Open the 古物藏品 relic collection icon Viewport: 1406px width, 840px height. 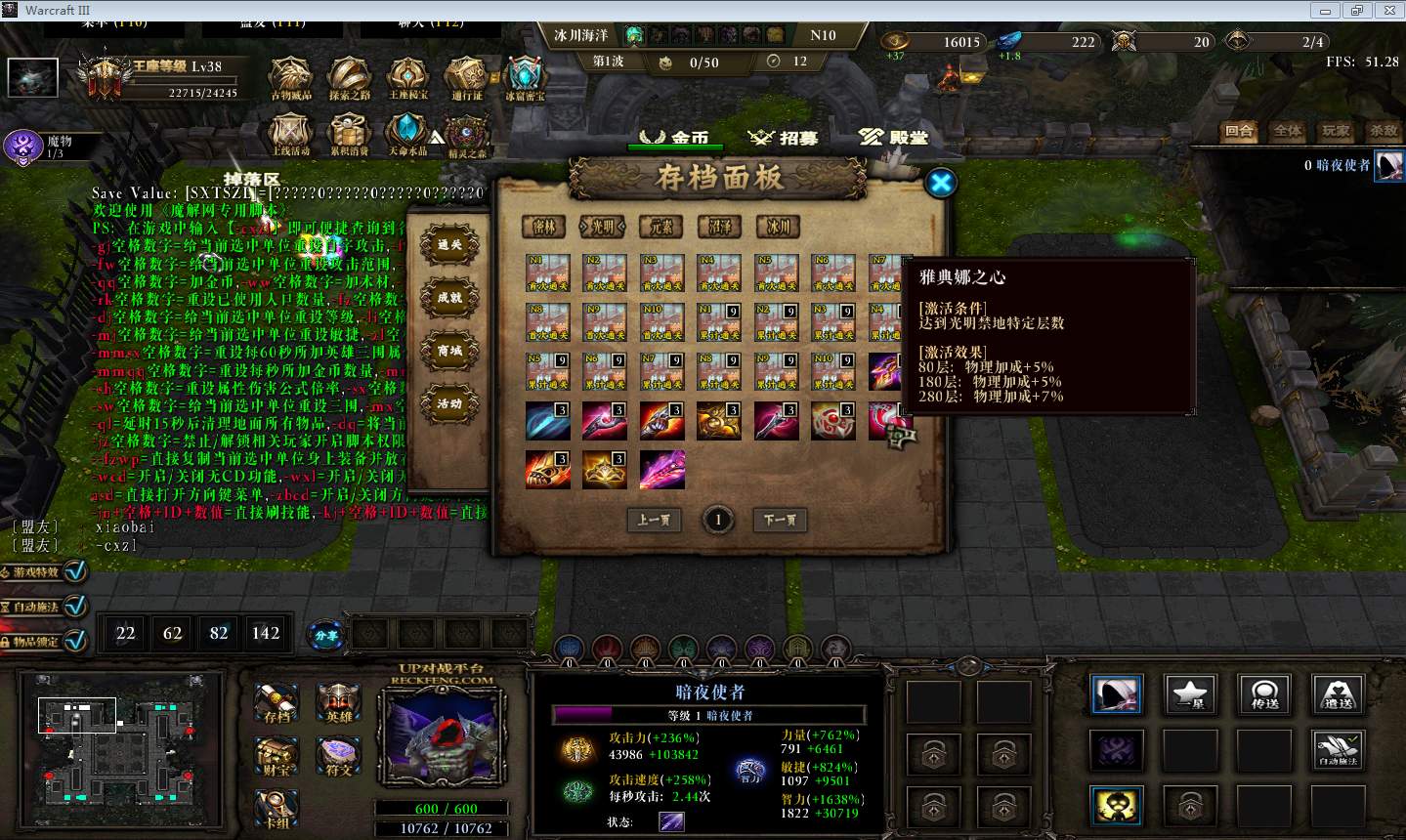(x=290, y=78)
